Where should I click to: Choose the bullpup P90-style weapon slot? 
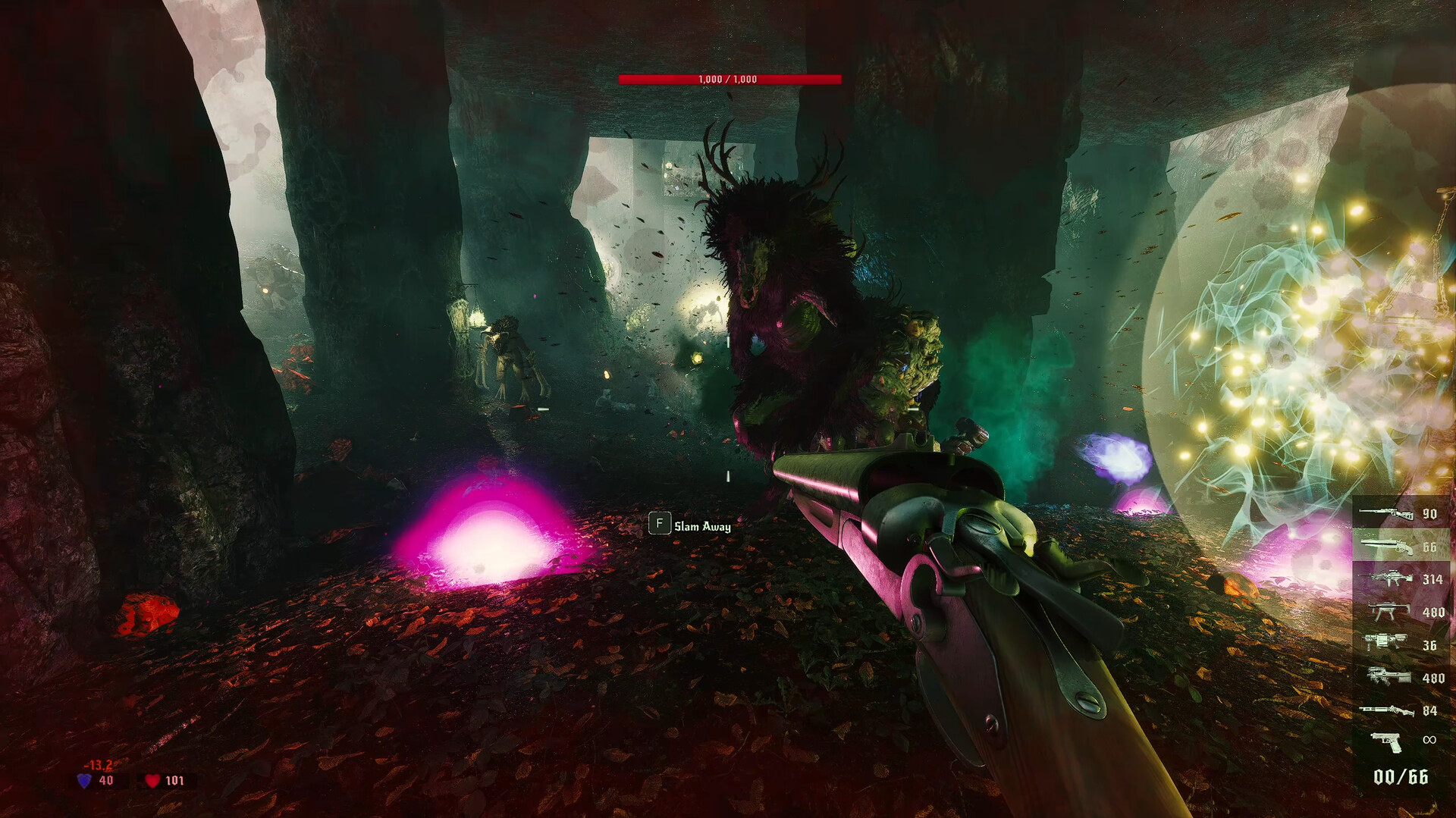(x=1388, y=677)
